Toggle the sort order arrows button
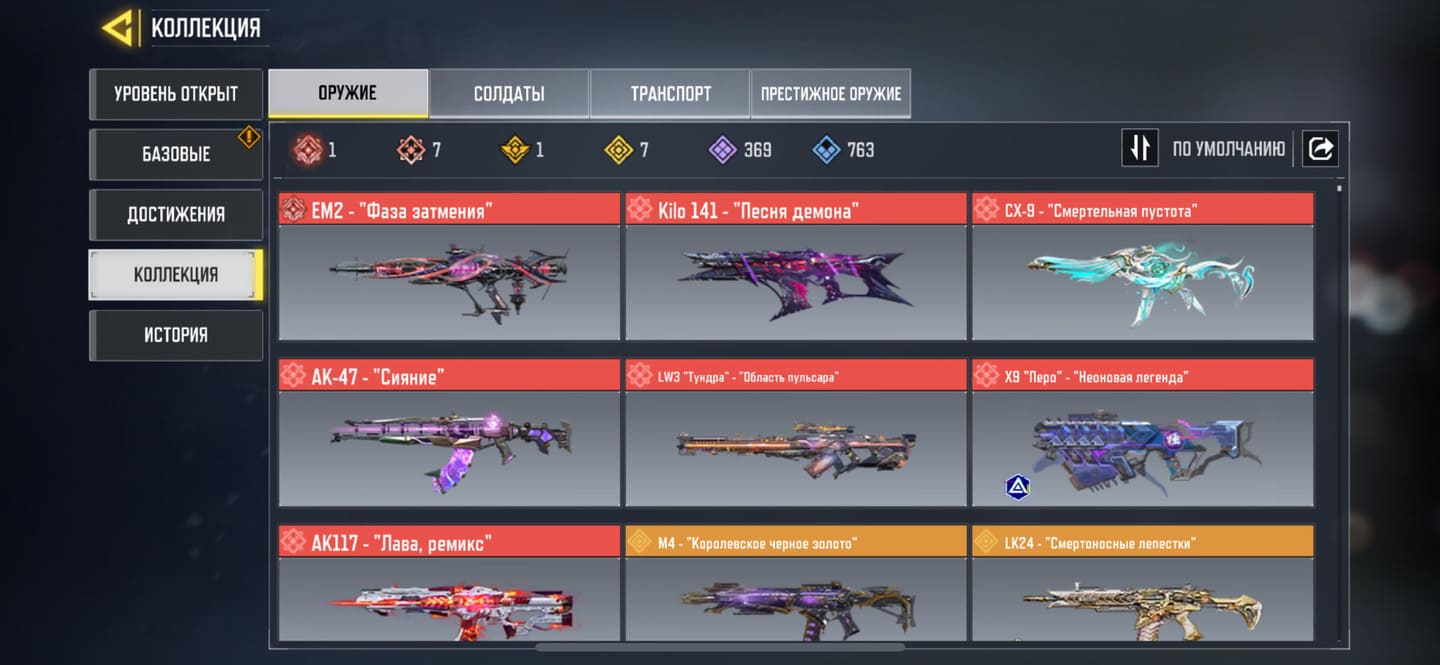 1139,149
